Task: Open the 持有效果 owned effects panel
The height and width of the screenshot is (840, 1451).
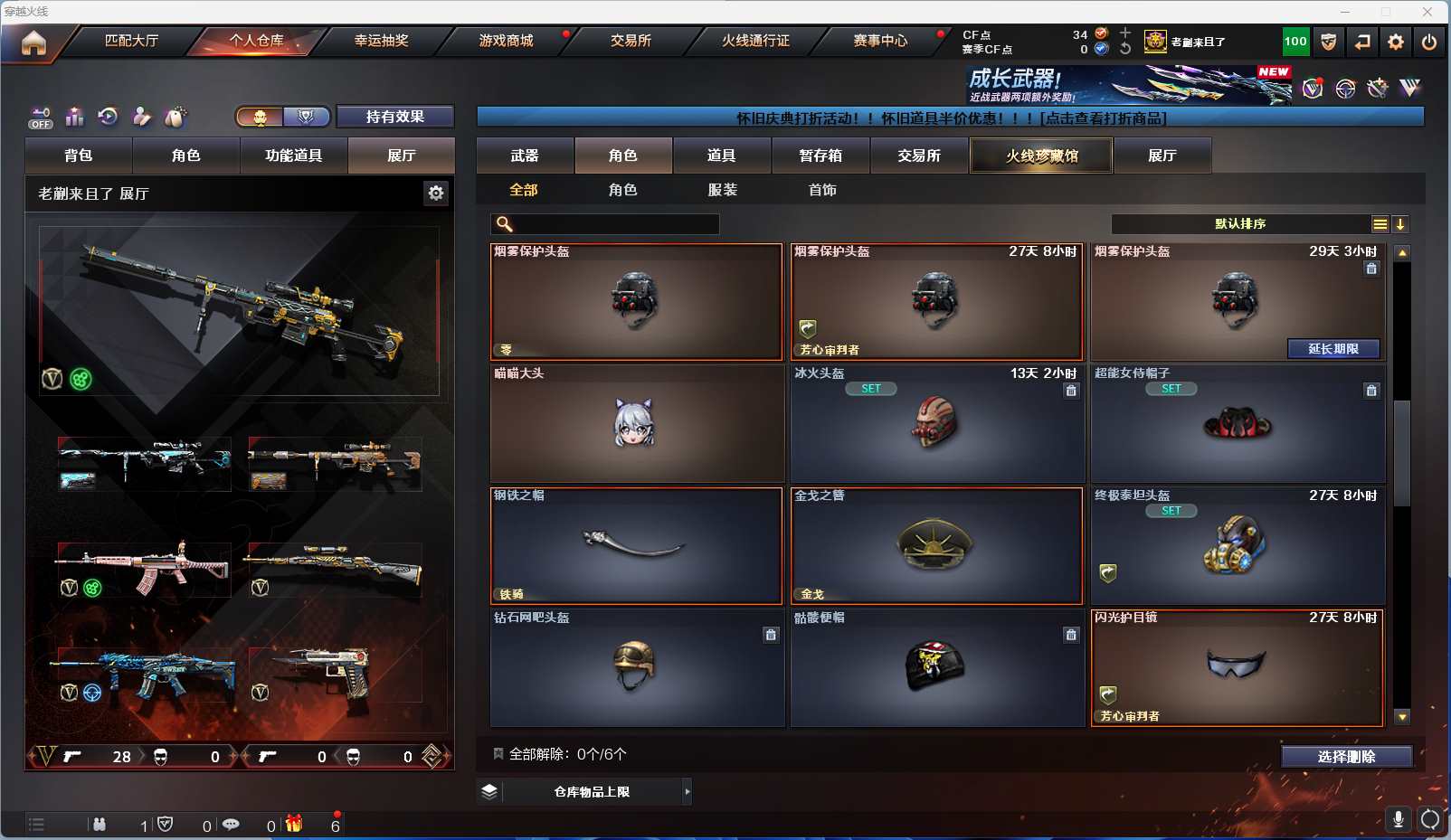Action: [394, 117]
